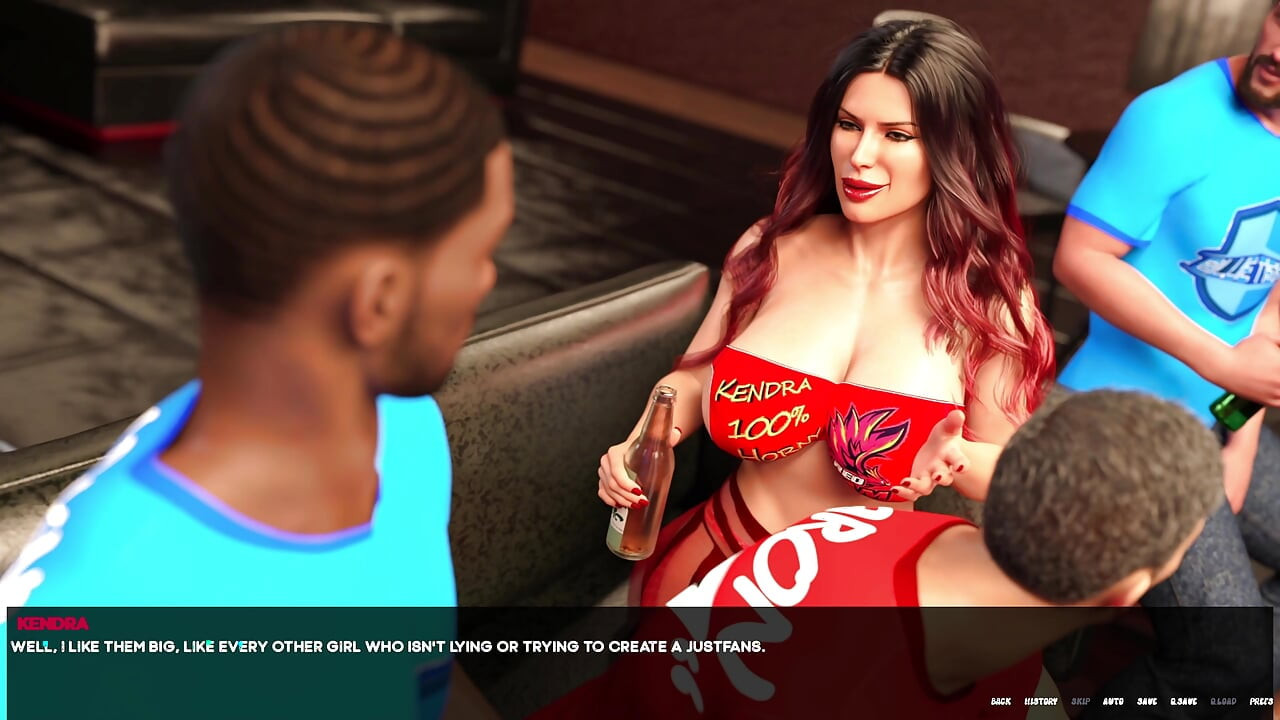Turn on automatic dialogue advancing
Viewport: 1280px width, 720px height.
click(1113, 700)
